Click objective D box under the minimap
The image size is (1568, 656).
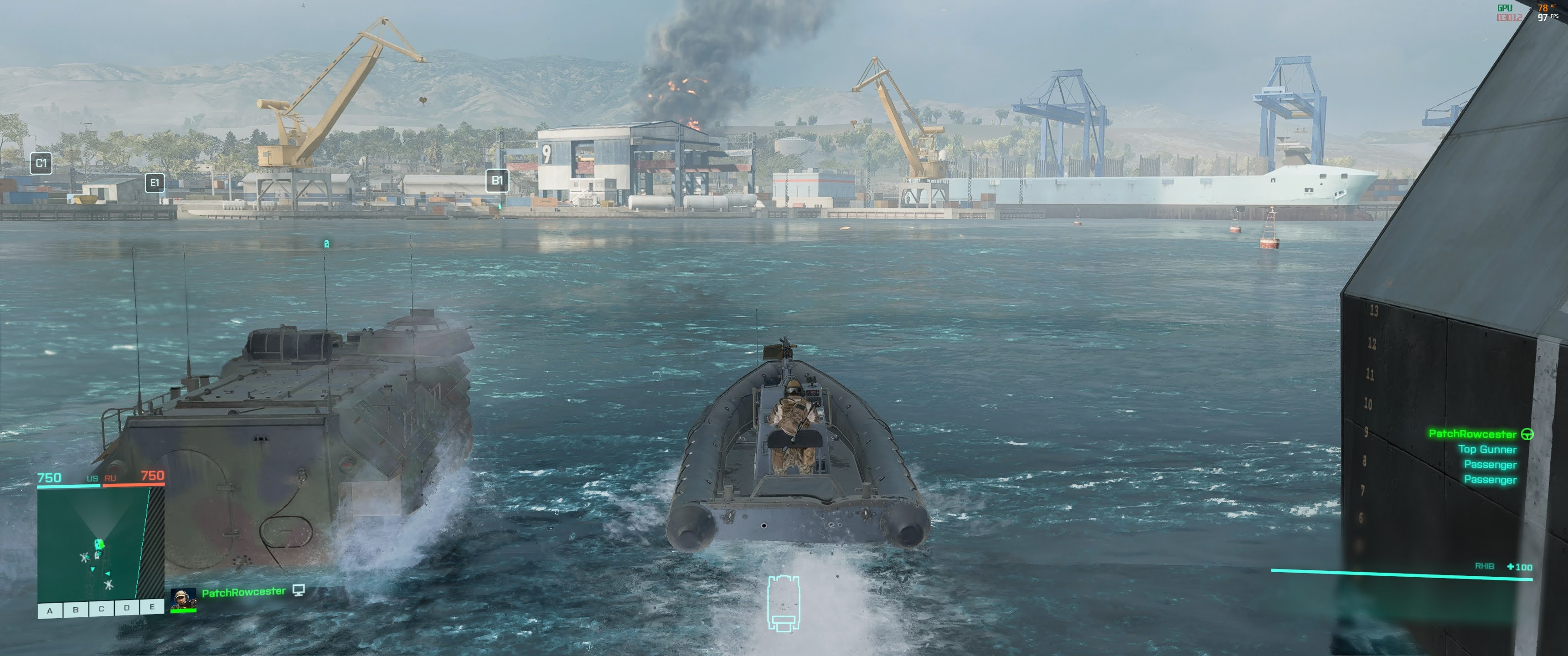(127, 607)
